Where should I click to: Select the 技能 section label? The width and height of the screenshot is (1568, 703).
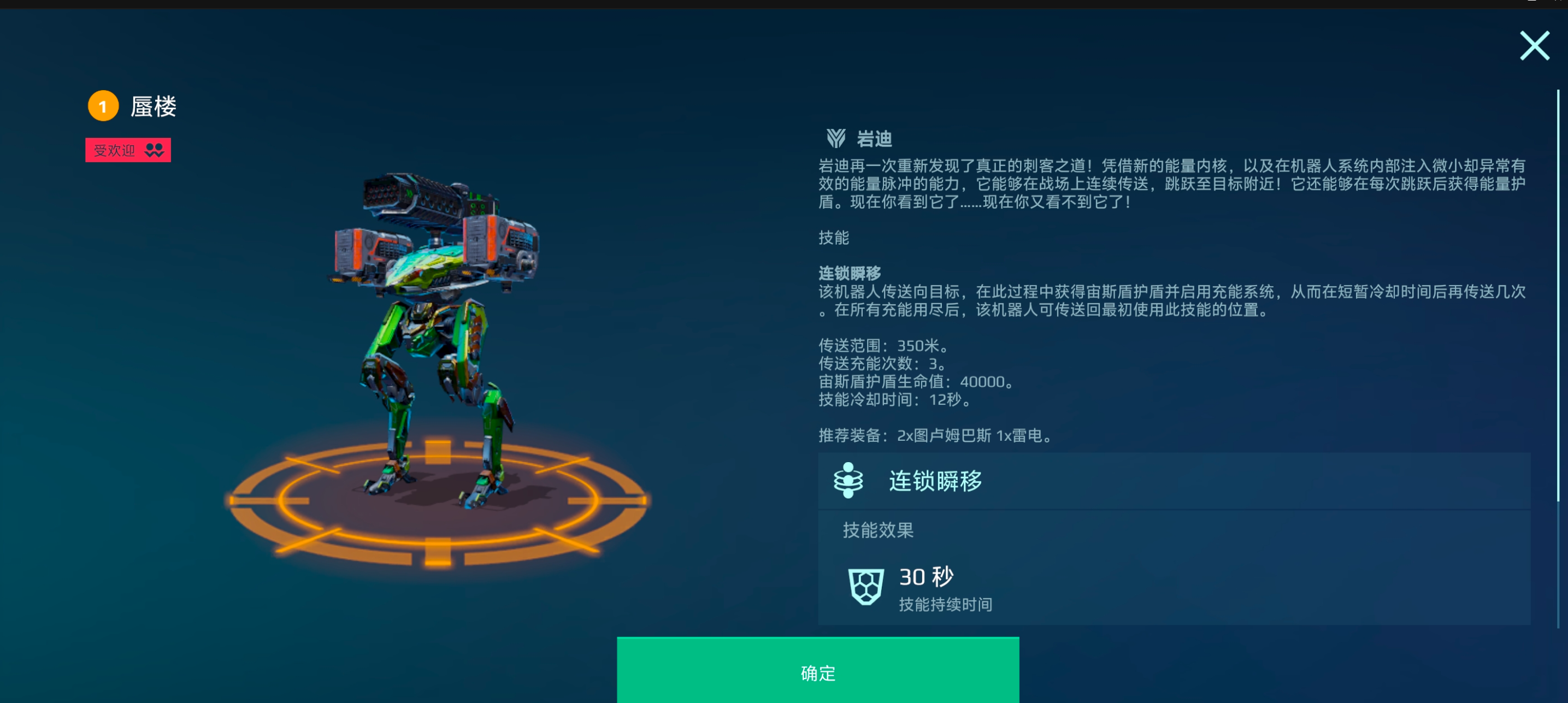834,238
